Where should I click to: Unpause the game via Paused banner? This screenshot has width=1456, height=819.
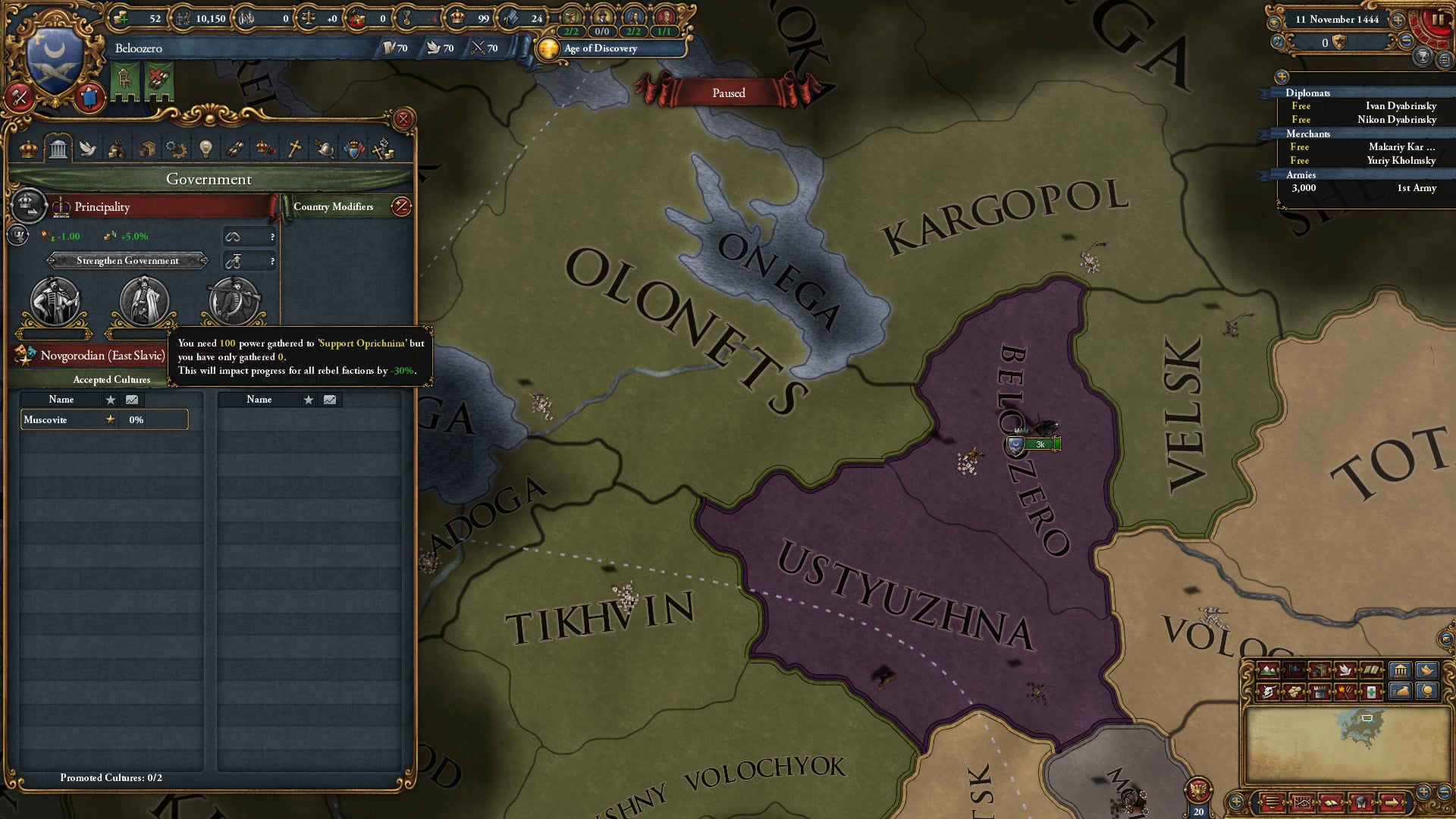[730, 93]
